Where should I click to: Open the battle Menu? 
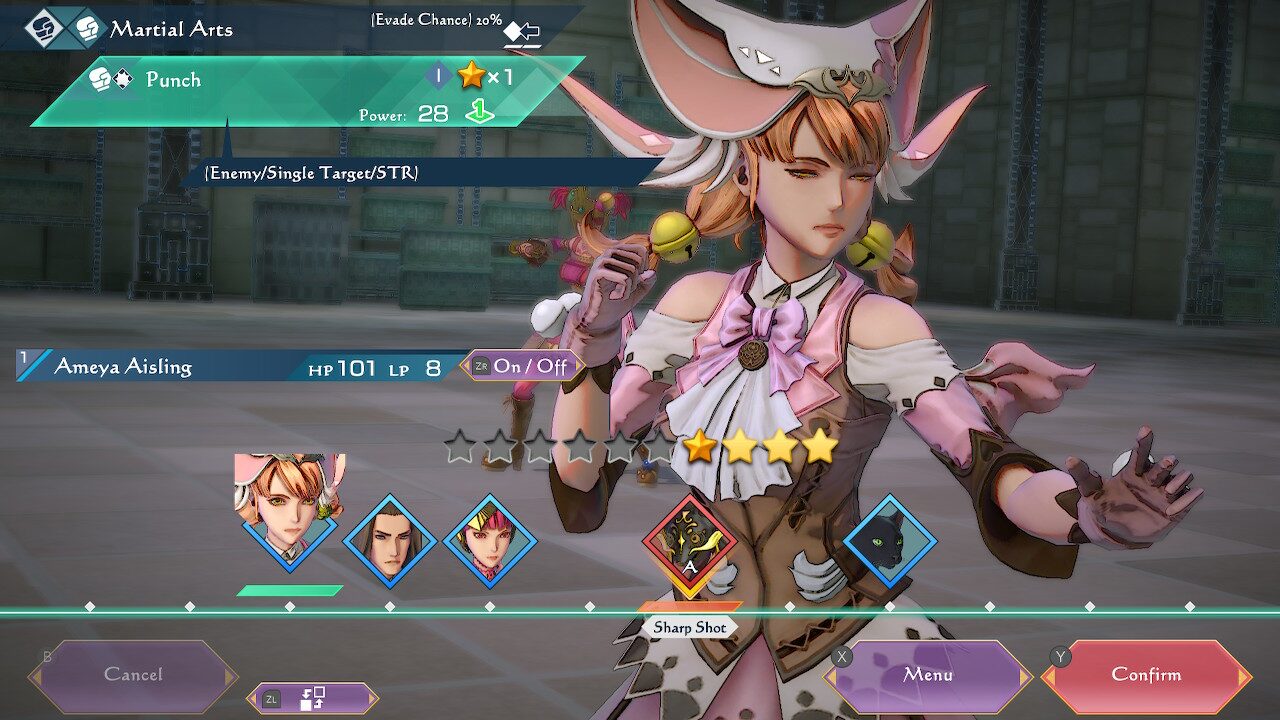coord(928,675)
